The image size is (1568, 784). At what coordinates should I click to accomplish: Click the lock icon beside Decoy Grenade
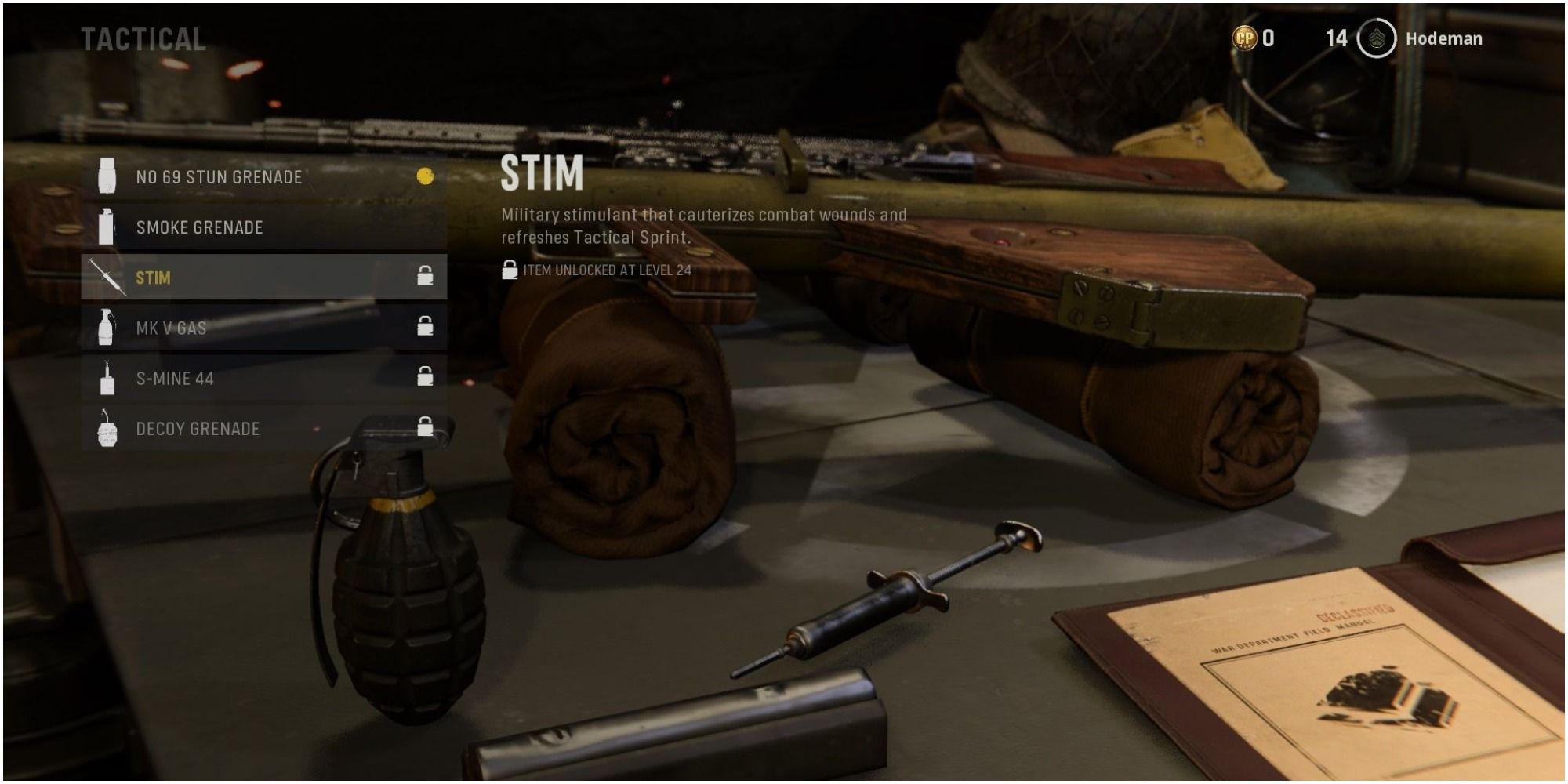coord(426,430)
